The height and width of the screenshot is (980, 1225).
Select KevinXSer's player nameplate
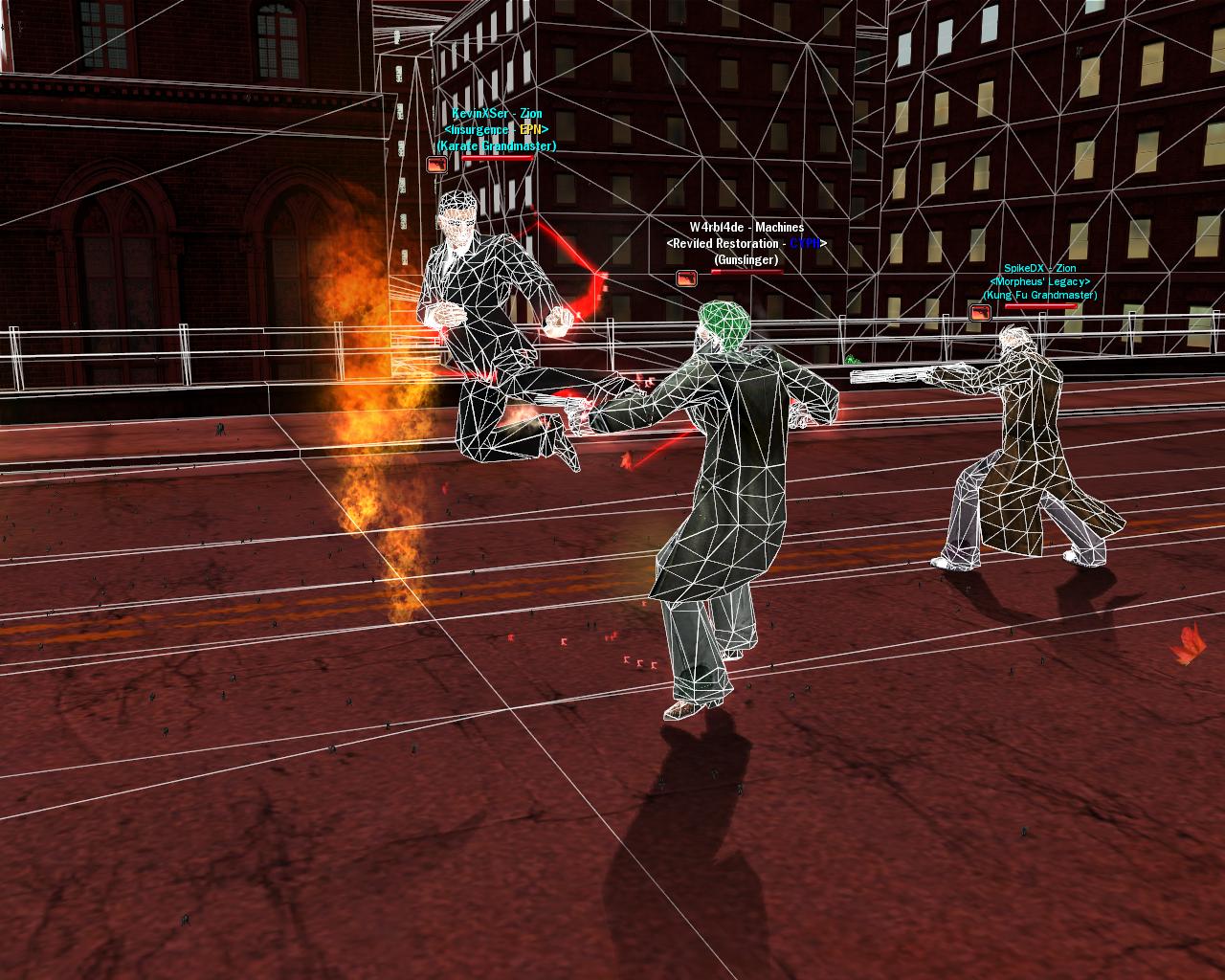(x=496, y=115)
